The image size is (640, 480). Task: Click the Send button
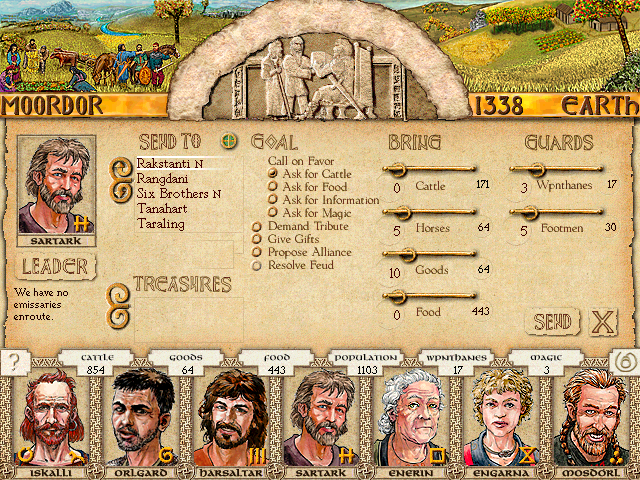click(553, 322)
